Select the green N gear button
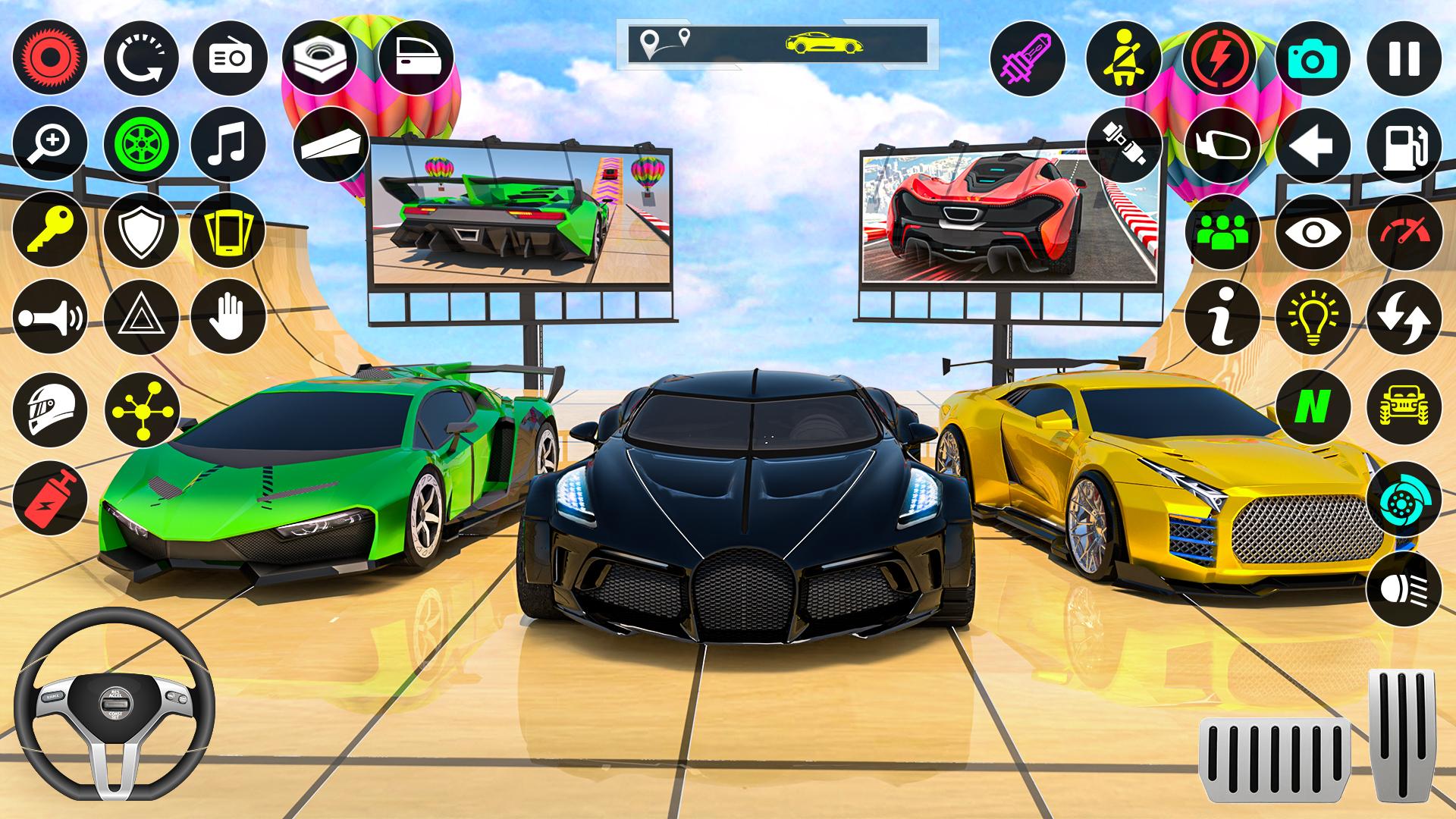Viewport: 1456px width, 819px height. pyautogui.click(x=1313, y=408)
